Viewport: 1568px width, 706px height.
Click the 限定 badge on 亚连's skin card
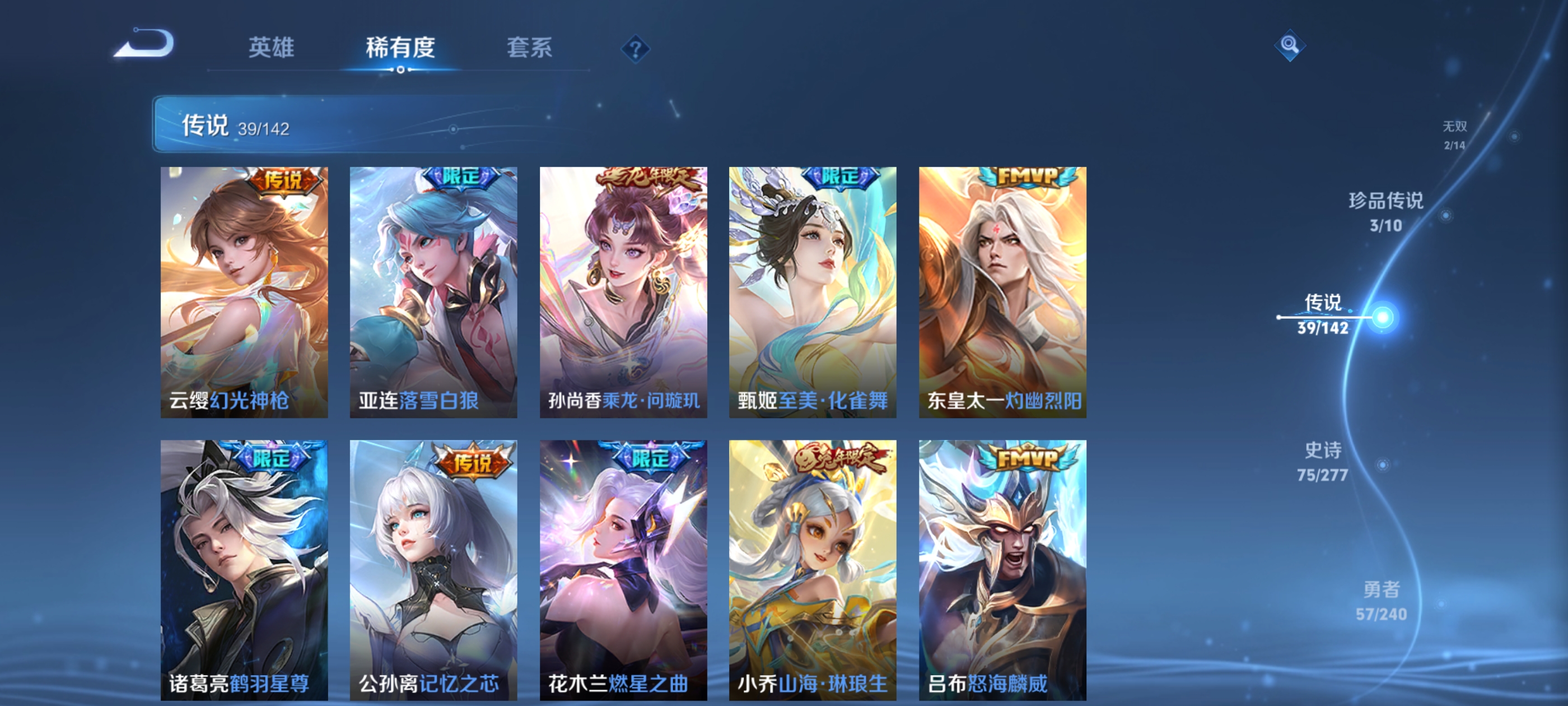point(460,176)
